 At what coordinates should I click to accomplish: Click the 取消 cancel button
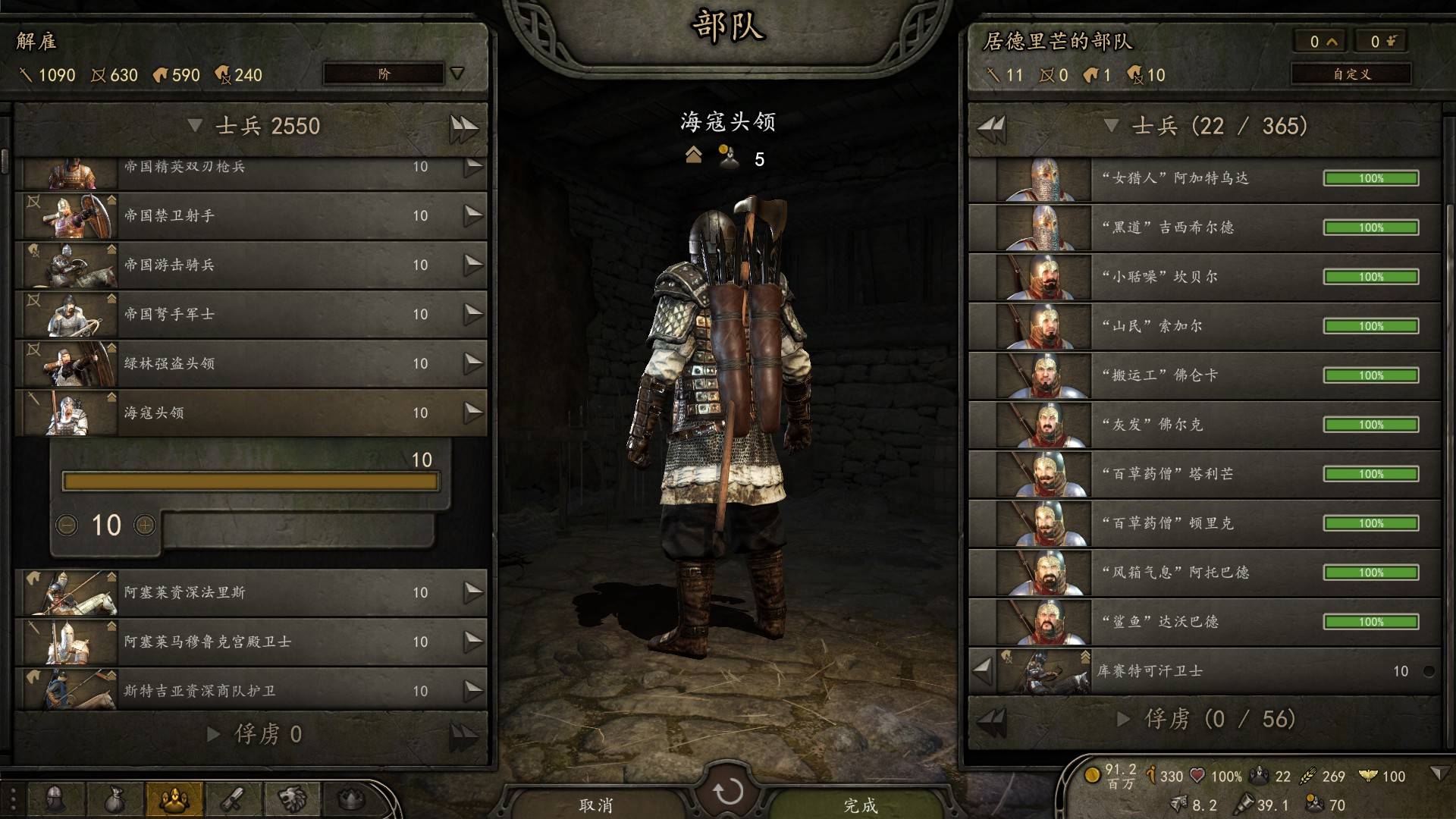(x=595, y=805)
